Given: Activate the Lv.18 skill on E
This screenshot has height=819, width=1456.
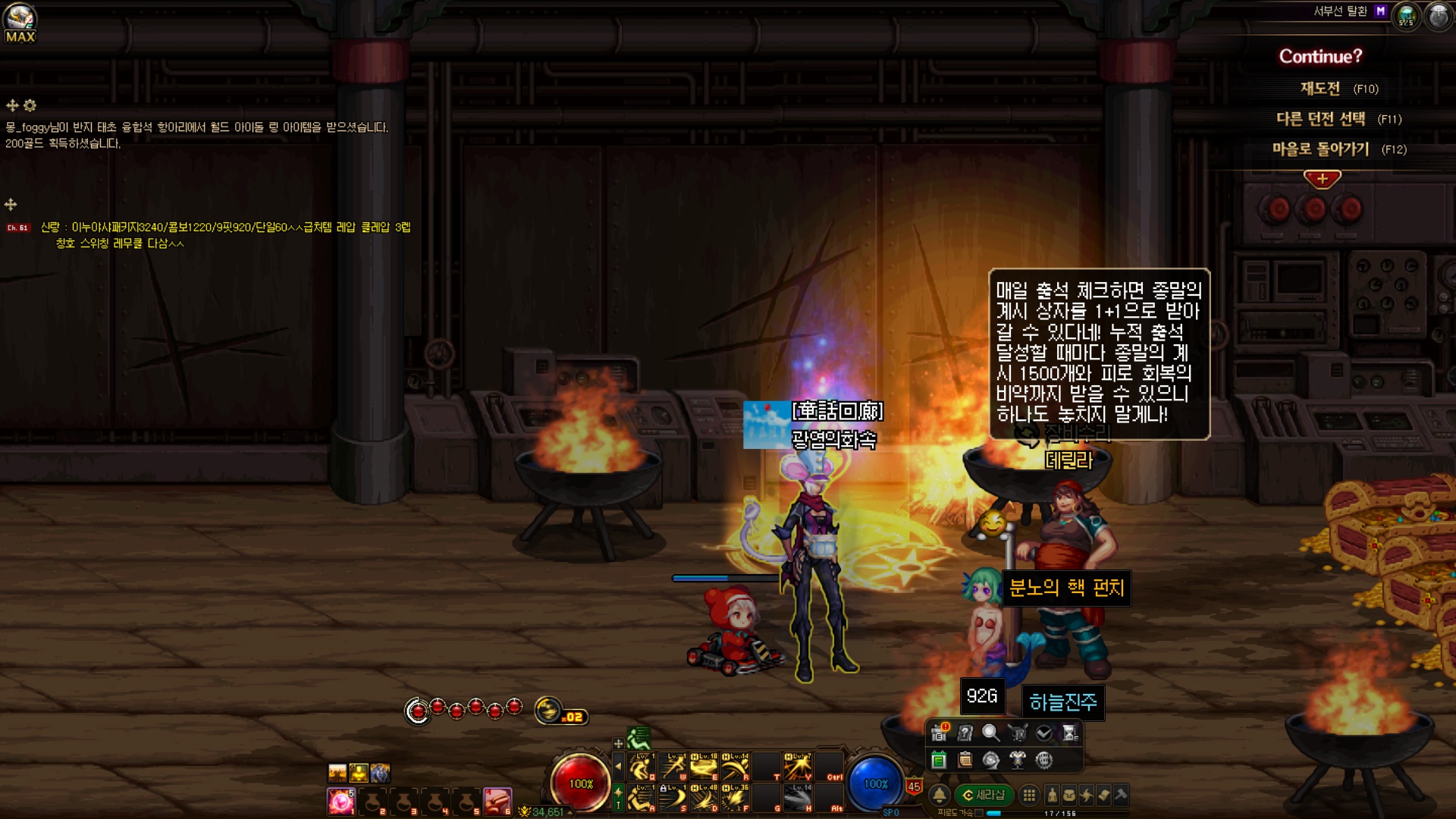Looking at the screenshot, I should tap(704, 767).
